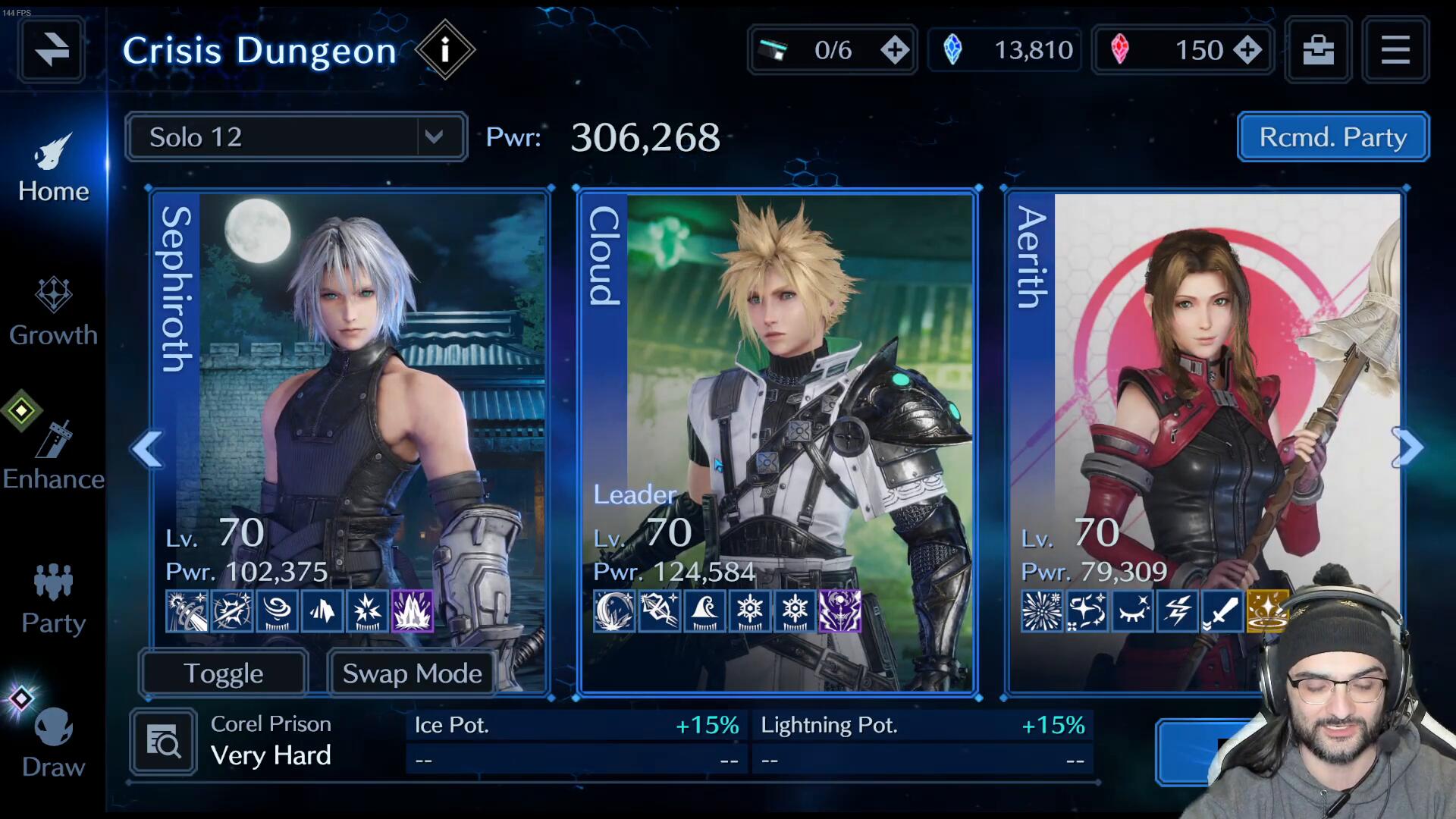Open the toolbox gift menu
This screenshot has width=1456, height=819.
coord(1318,50)
